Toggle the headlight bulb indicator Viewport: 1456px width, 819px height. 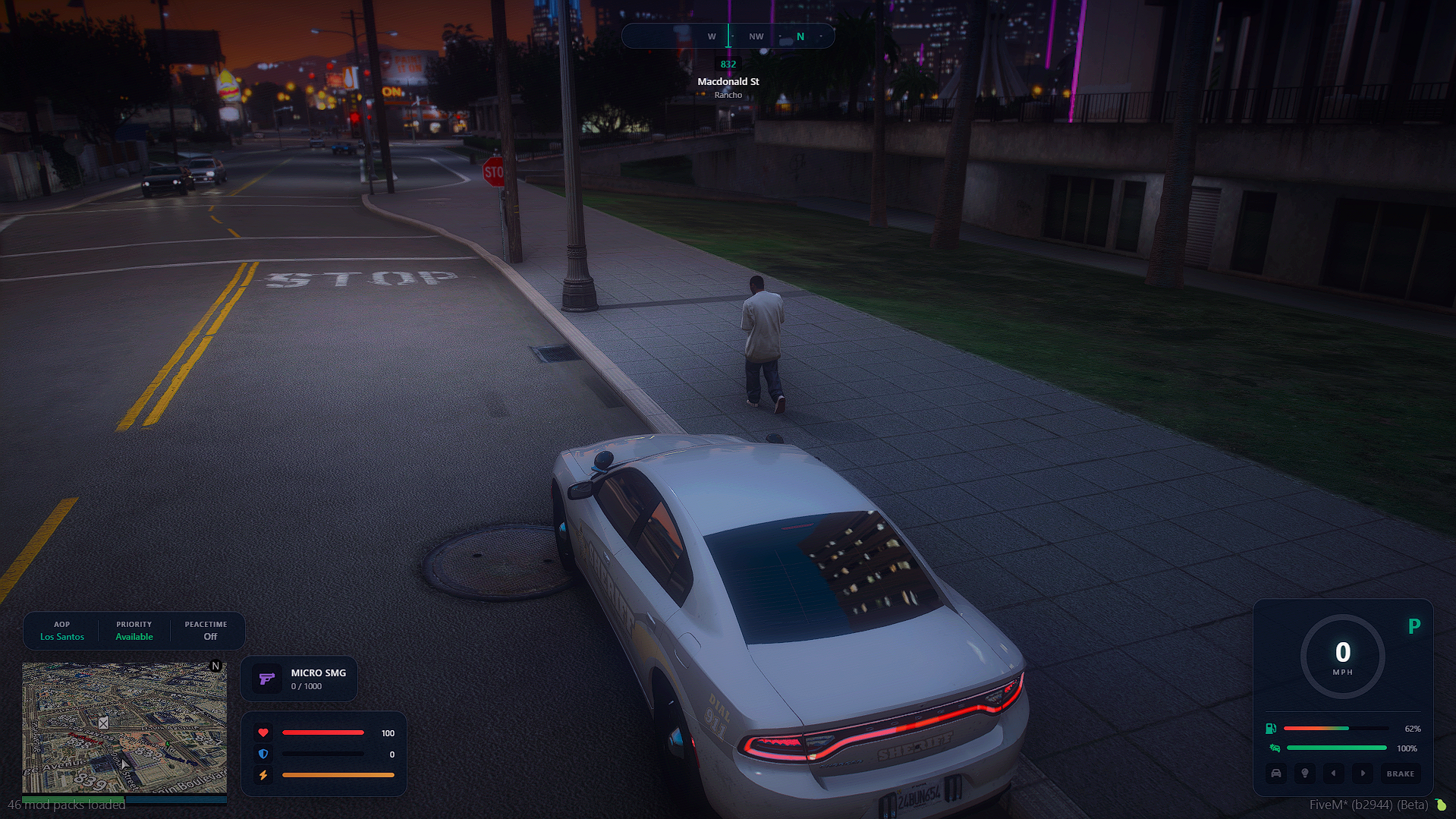point(1305,773)
